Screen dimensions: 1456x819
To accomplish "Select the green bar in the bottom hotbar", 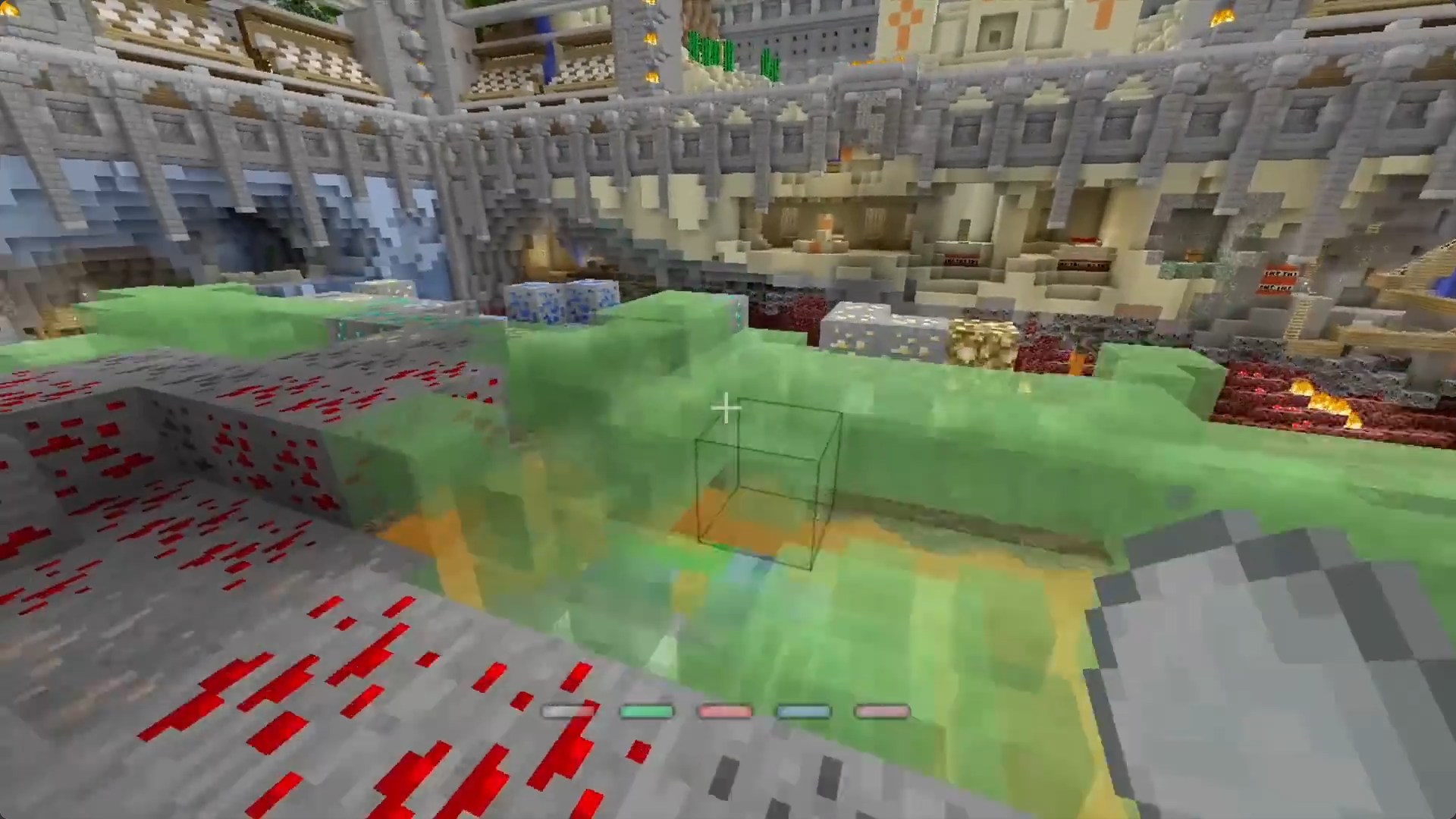I will [648, 711].
